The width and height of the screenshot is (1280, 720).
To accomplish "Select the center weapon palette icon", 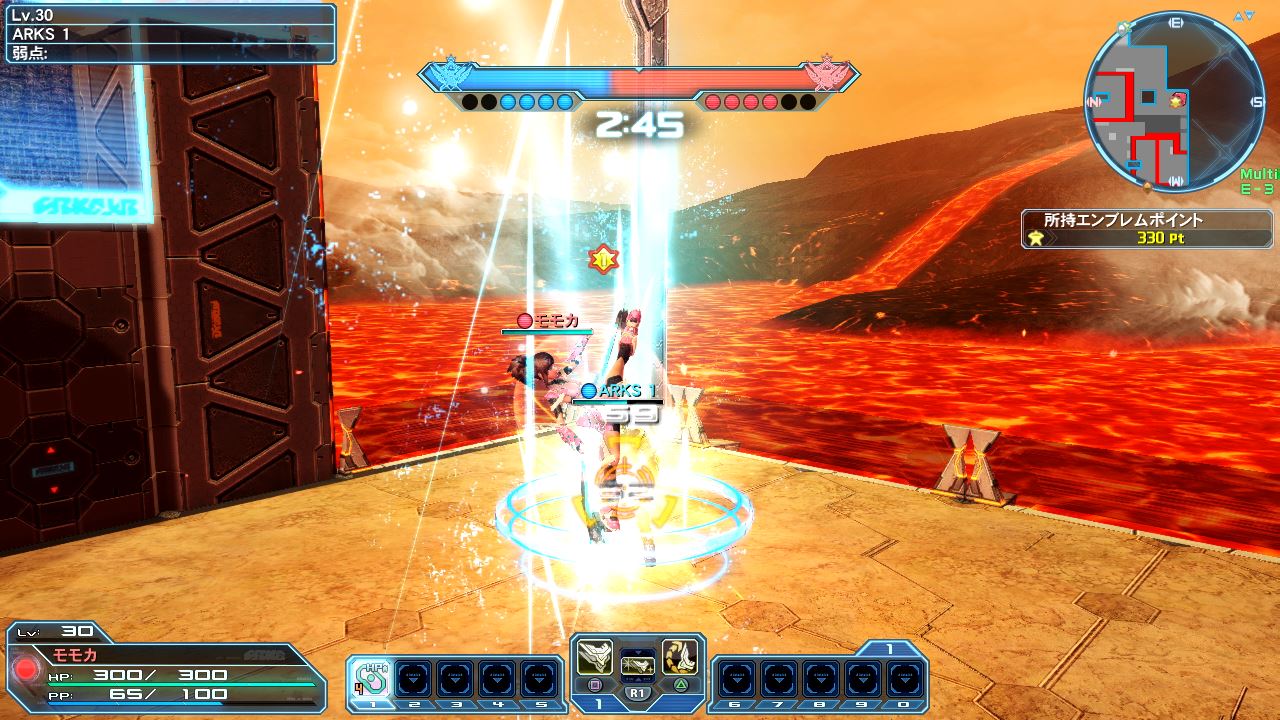I will coord(637,663).
